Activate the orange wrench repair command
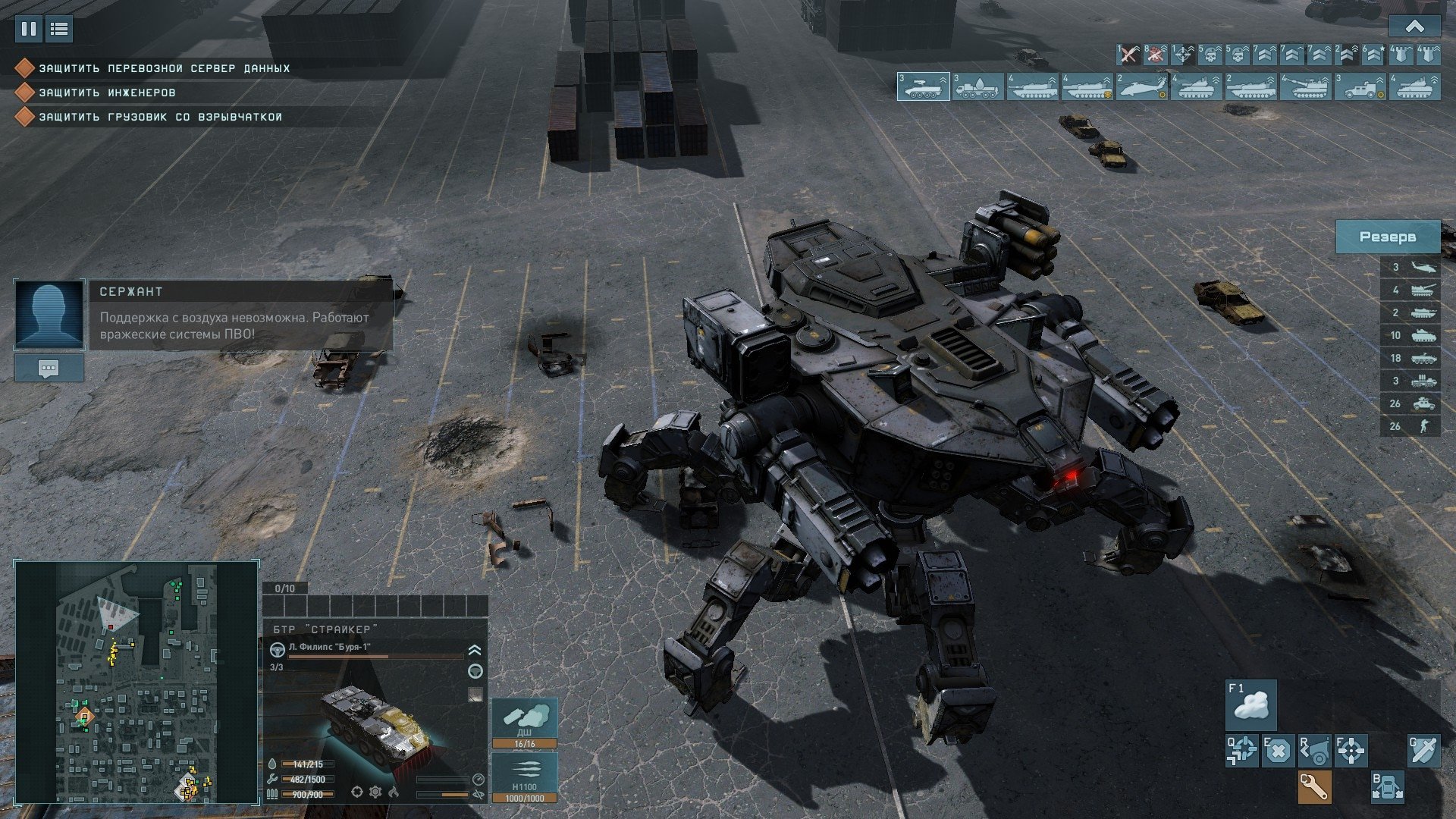 point(1314,787)
